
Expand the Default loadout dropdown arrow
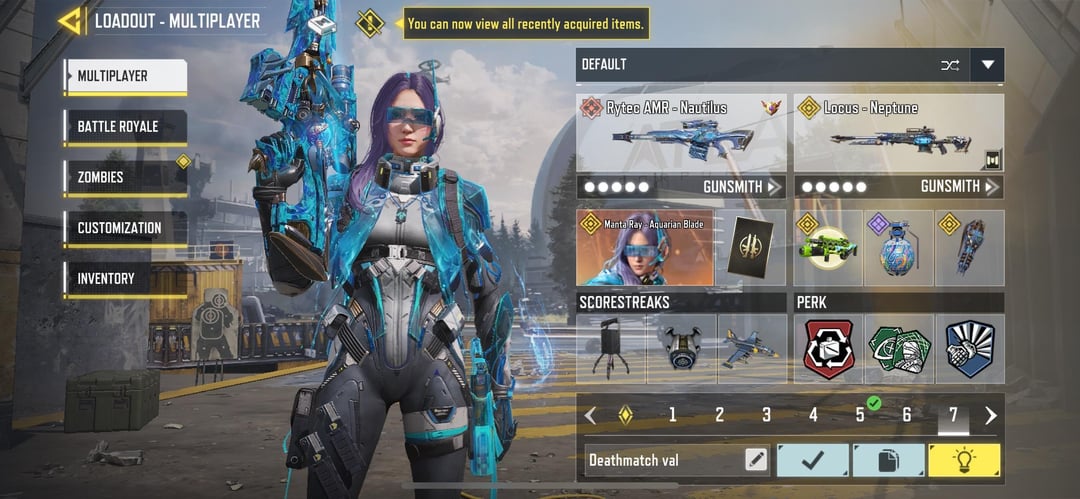(988, 65)
